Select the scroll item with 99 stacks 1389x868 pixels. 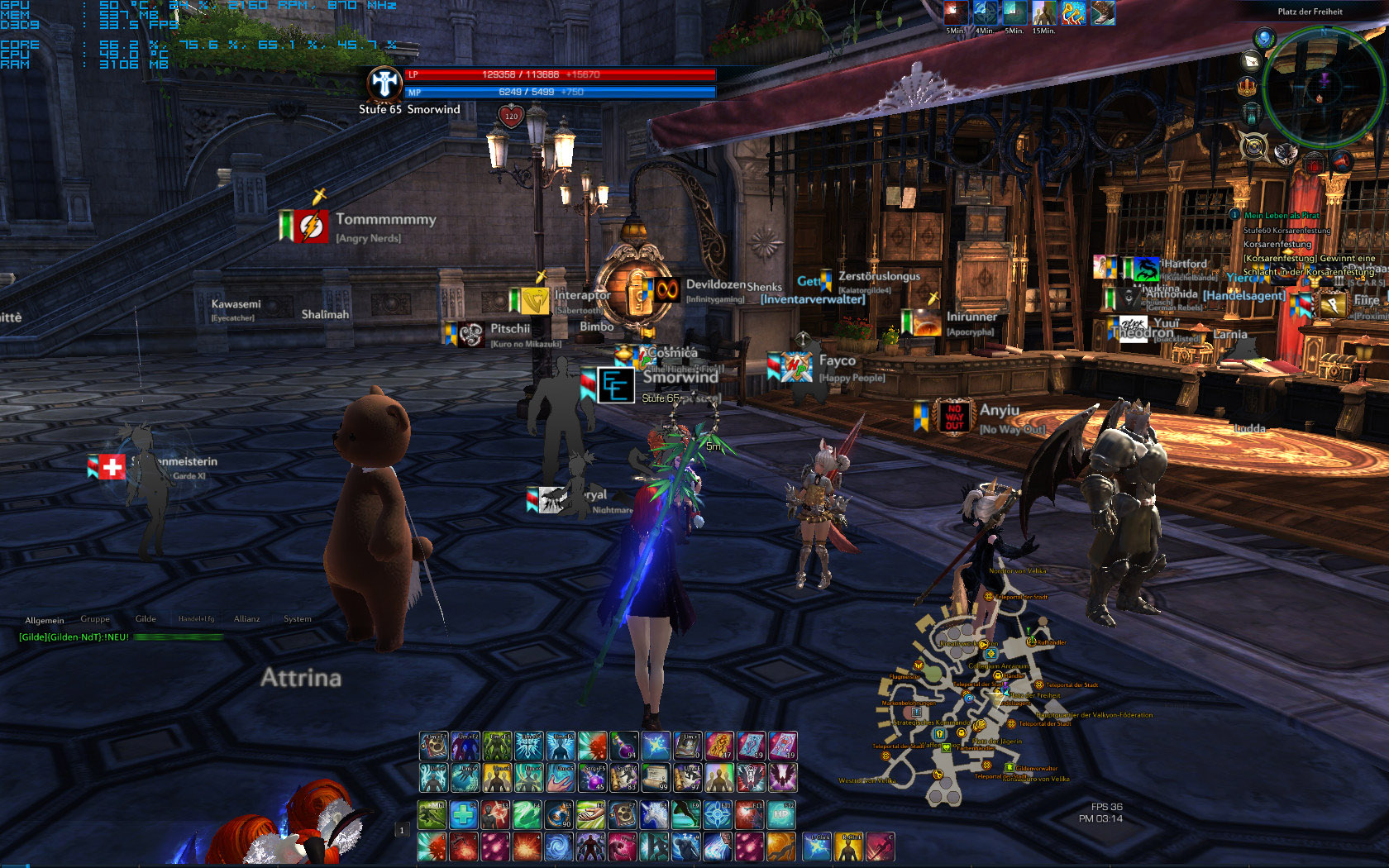(x=656, y=778)
